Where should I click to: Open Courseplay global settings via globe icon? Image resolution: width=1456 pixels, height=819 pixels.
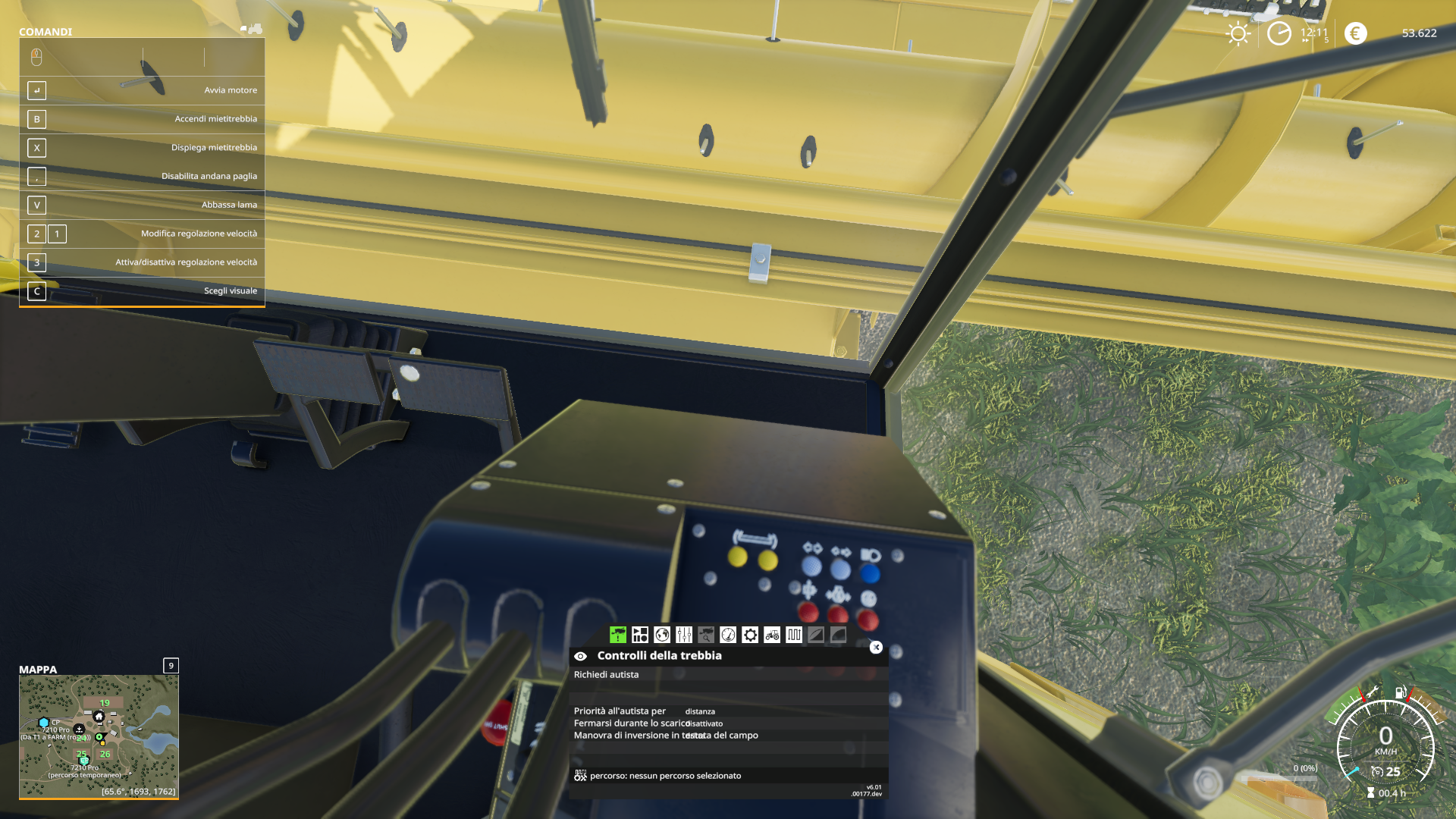pyautogui.click(x=662, y=635)
